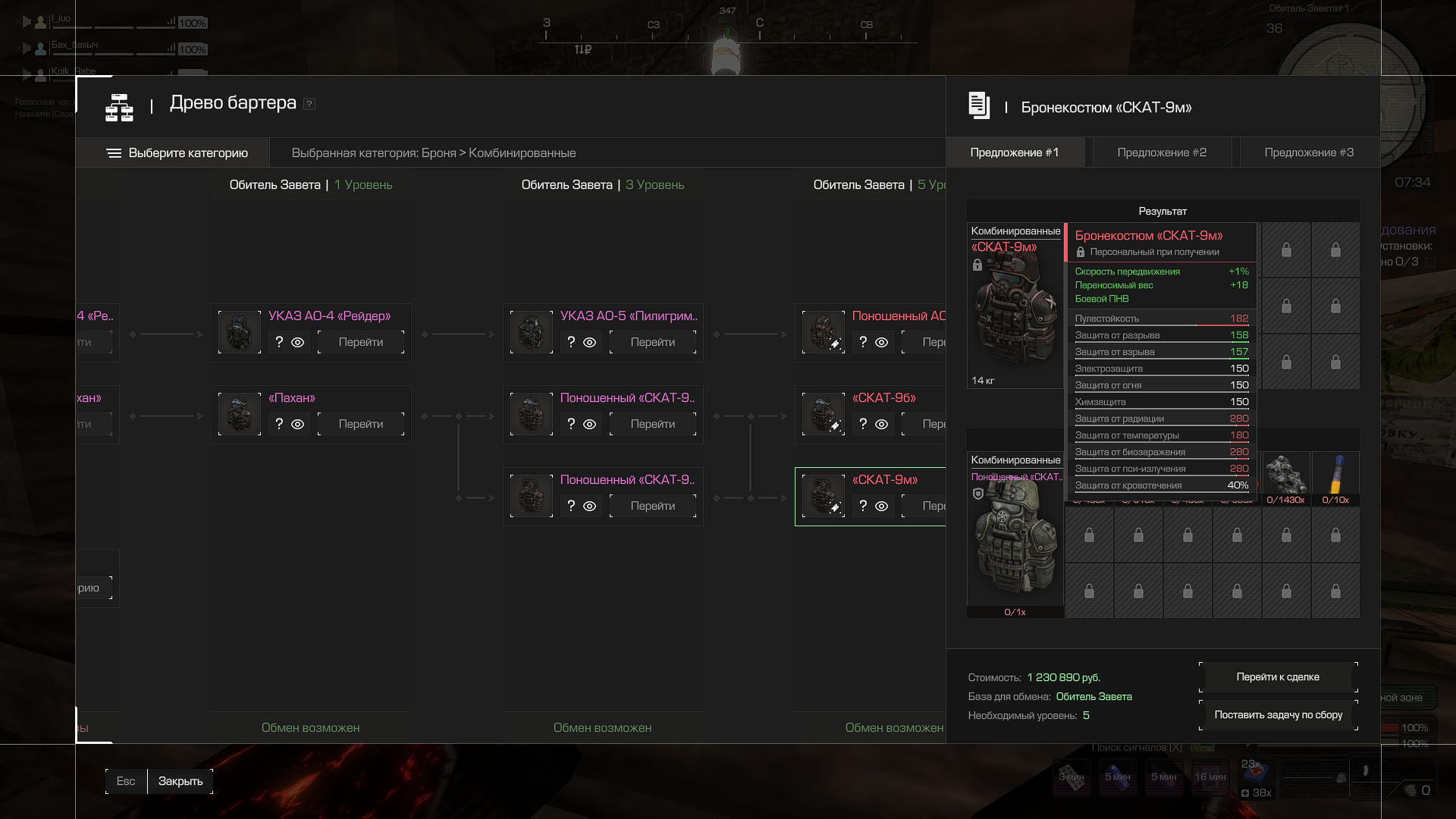The width and height of the screenshot is (1456, 819).
Task: Click the Перейти к сделке button
Action: pos(1278,677)
